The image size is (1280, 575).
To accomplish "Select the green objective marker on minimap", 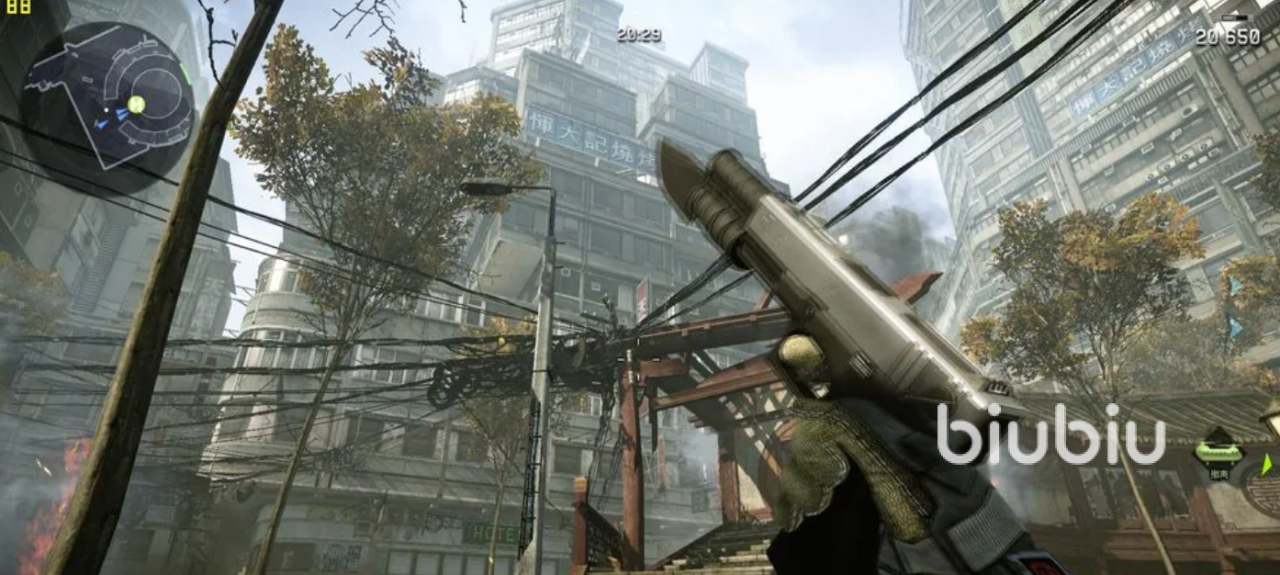I will click(x=136, y=104).
